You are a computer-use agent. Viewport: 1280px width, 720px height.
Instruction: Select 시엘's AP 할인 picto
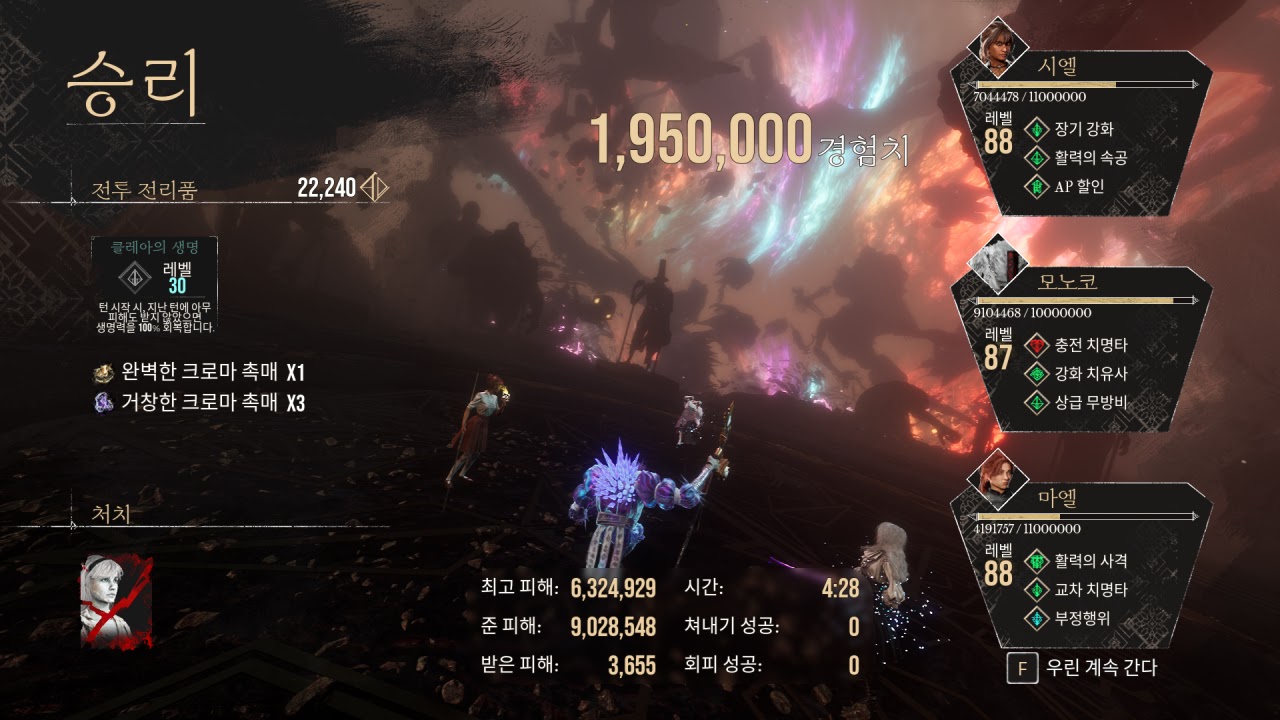click(x=1067, y=186)
